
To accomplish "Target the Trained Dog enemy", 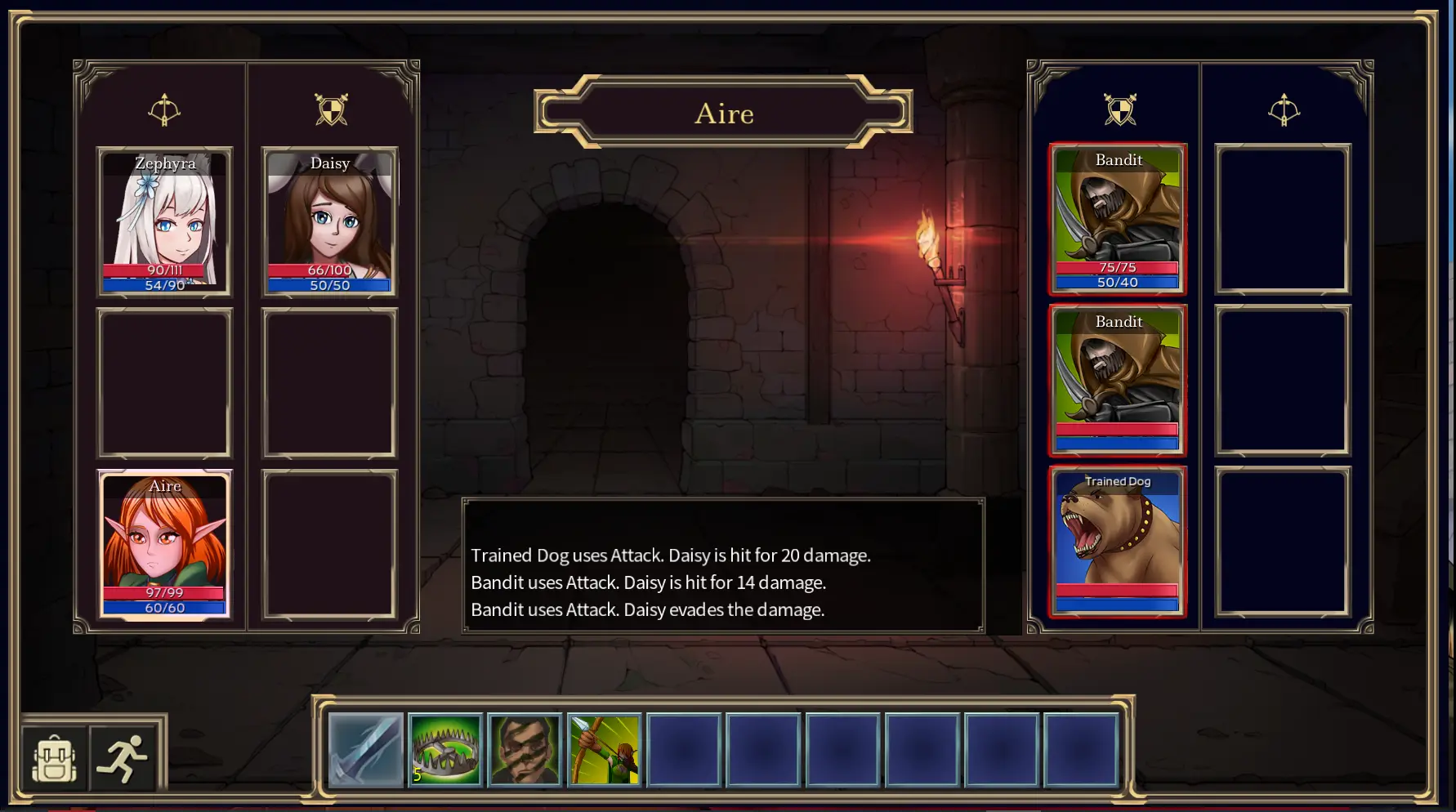I will point(1118,539).
